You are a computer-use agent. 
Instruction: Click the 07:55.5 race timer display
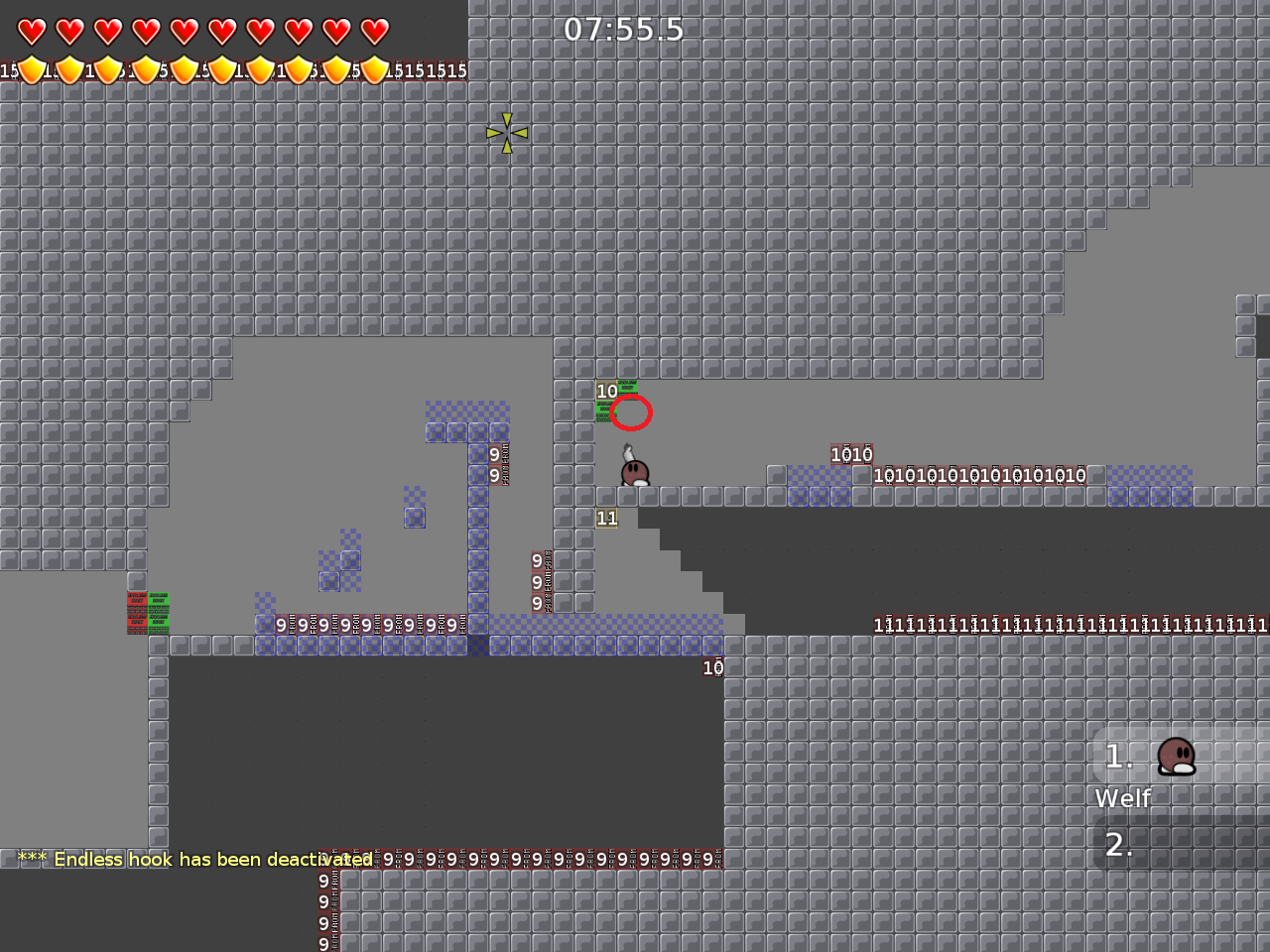[623, 30]
